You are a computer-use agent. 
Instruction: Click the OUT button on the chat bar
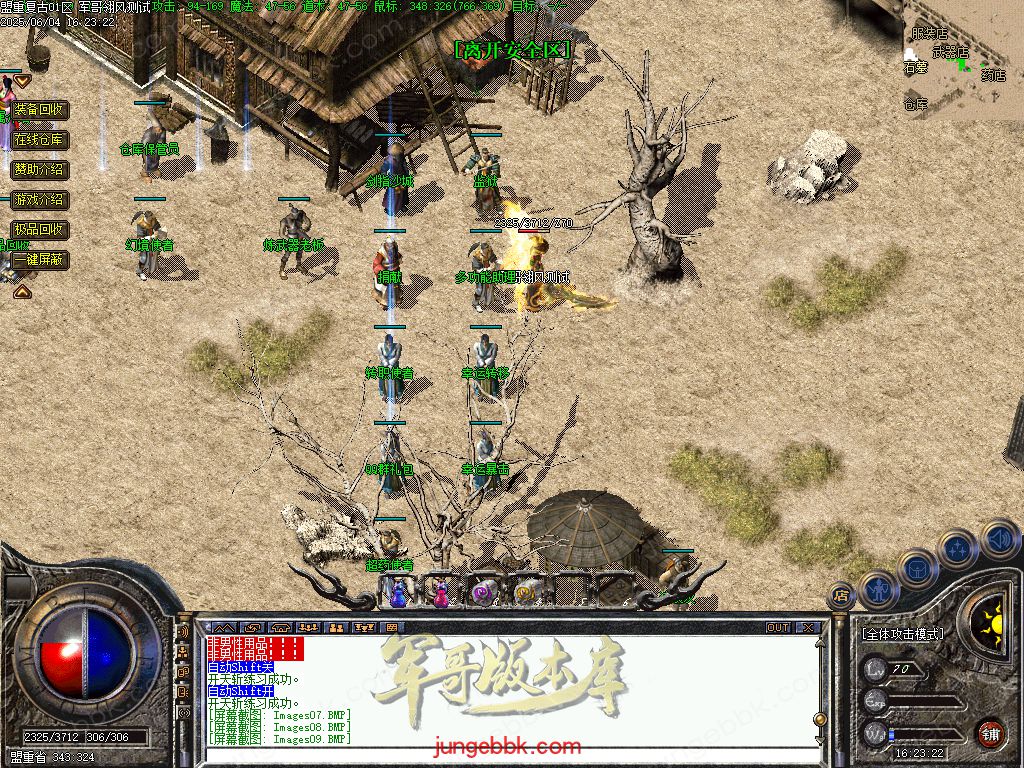pyautogui.click(x=778, y=628)
